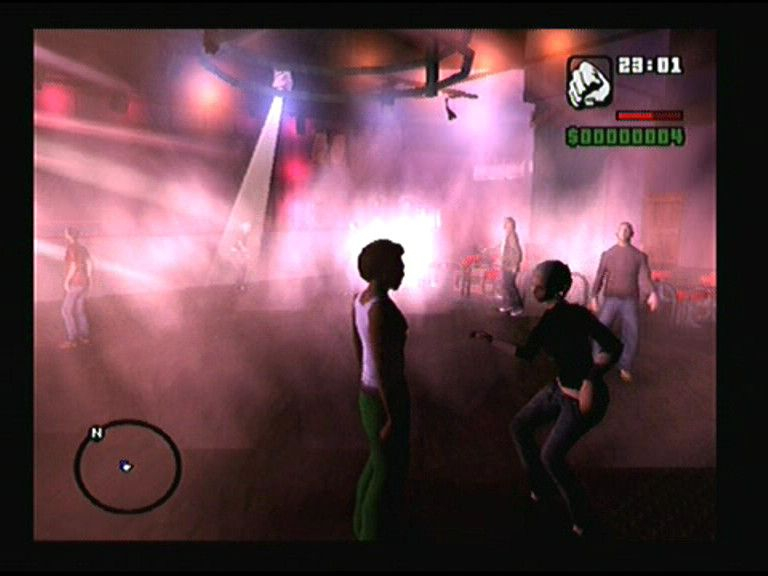This screenshot has width=768, height=576.
Task: Open the circular radar minimap
Action: (128, 467)
